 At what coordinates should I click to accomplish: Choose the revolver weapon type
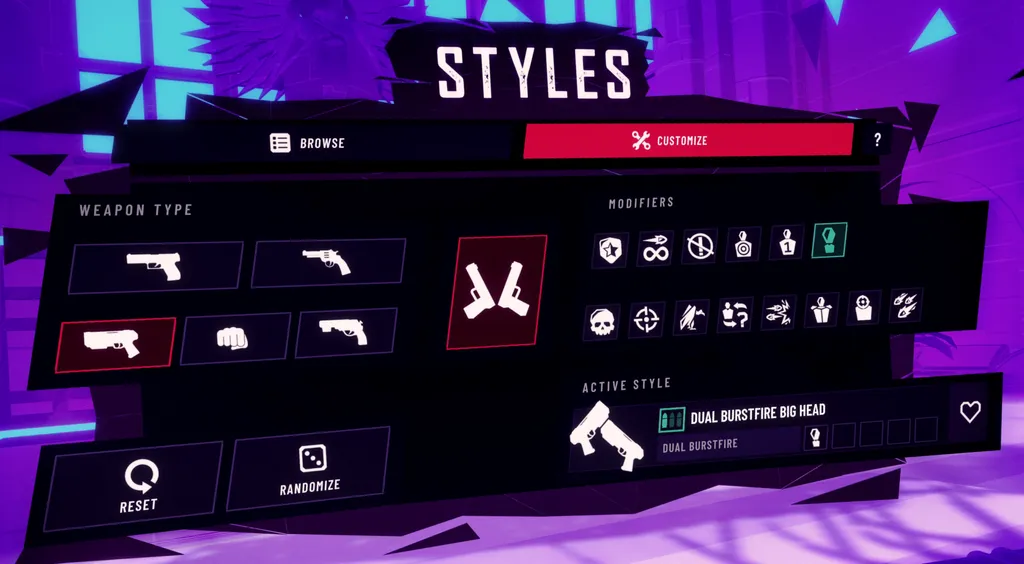[x=327, y=262]
